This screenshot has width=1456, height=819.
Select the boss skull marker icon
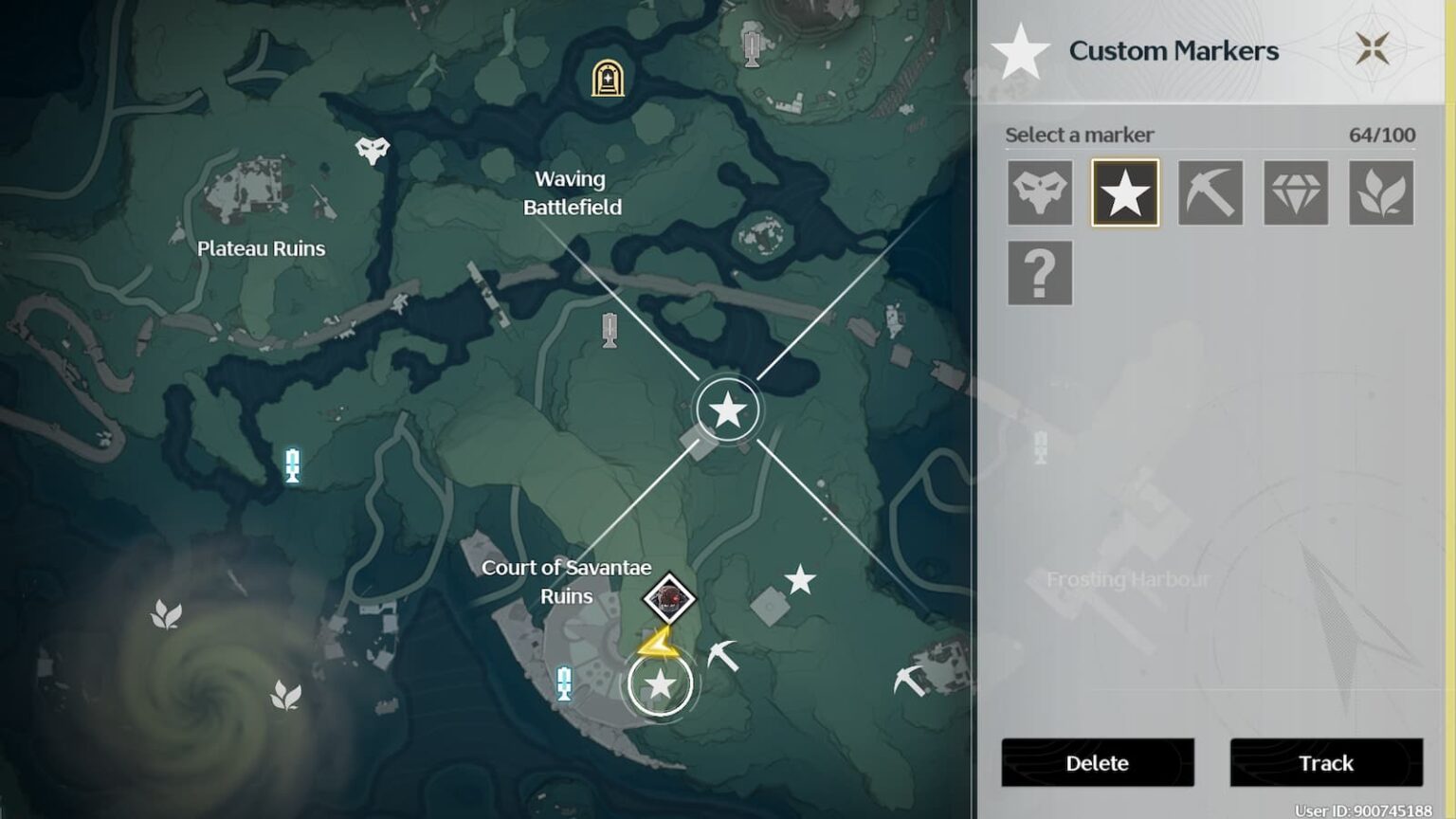[x=1039, y=191]
